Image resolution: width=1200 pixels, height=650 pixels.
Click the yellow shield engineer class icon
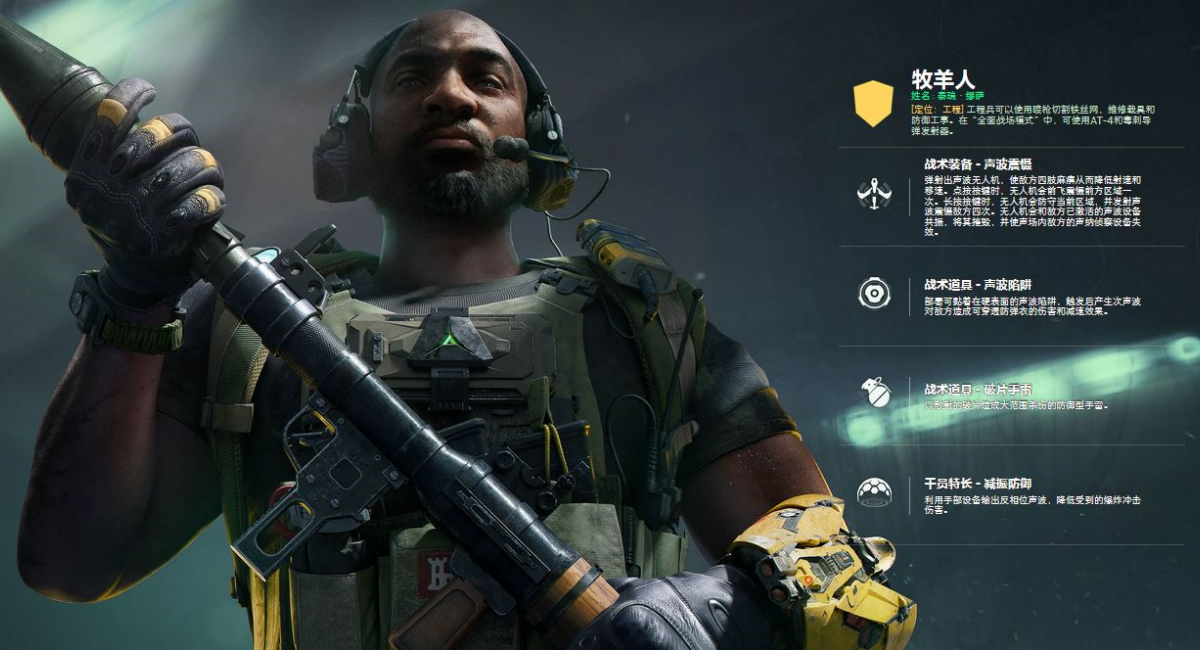tap(873, 103)
